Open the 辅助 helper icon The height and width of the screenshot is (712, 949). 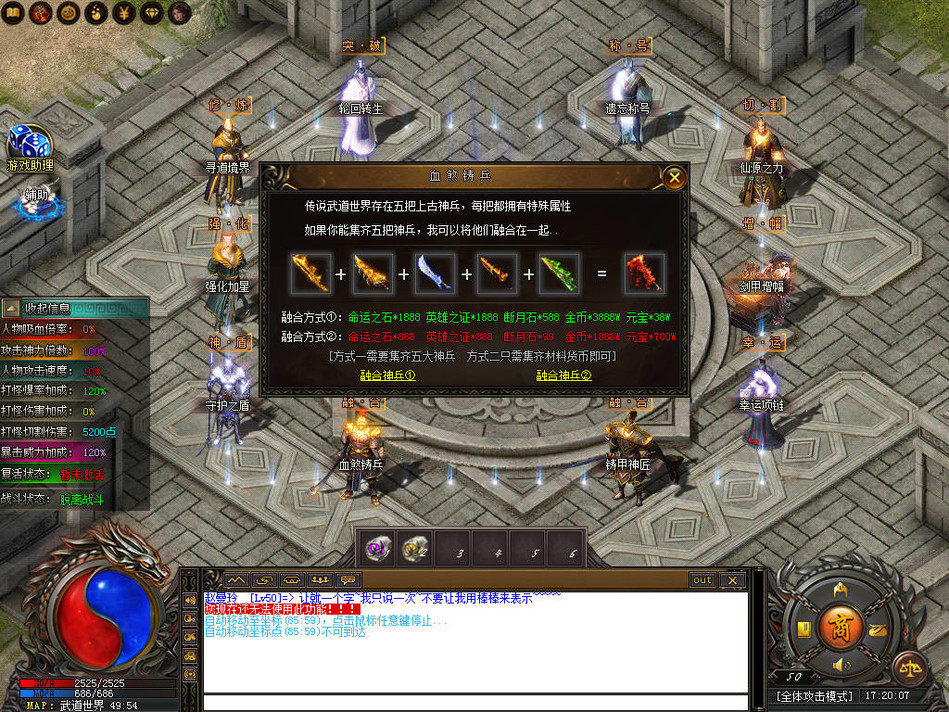pos(36,196)
